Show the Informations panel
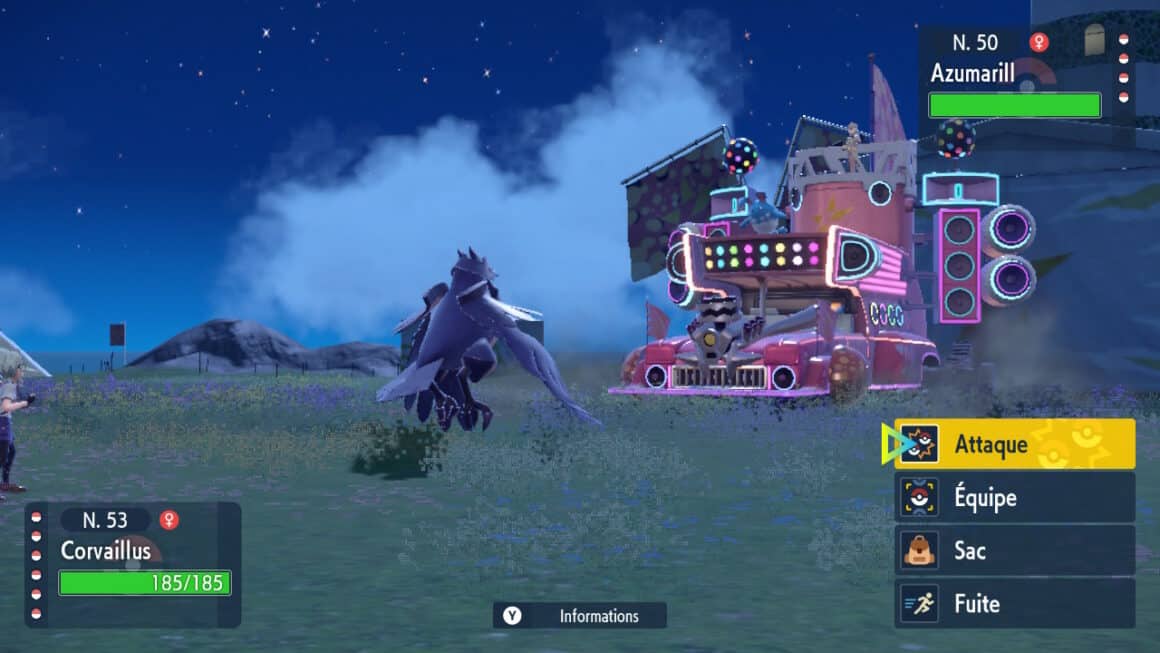 coord(580,616)
